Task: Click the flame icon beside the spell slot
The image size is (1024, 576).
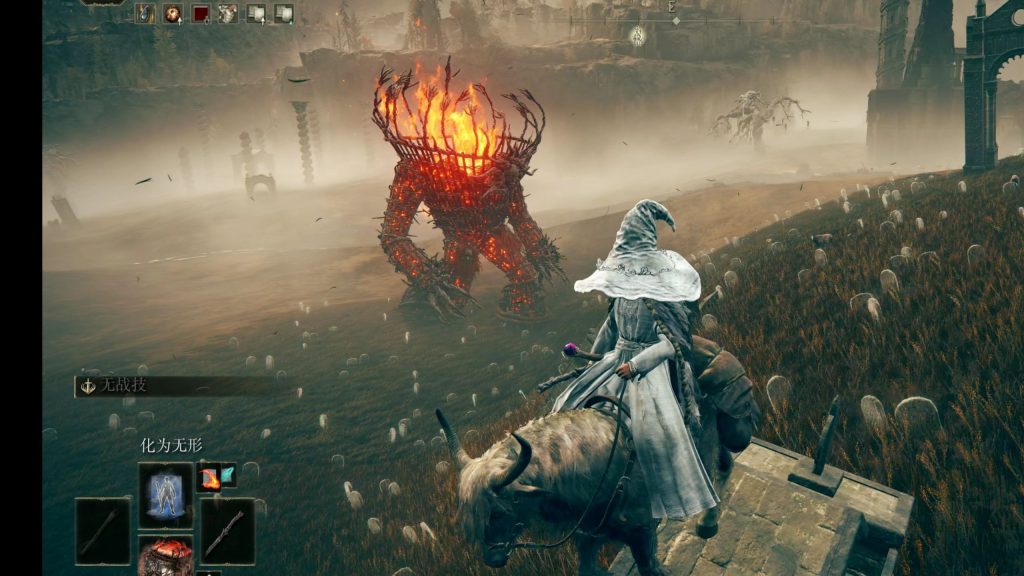Action: click(209, 478)
